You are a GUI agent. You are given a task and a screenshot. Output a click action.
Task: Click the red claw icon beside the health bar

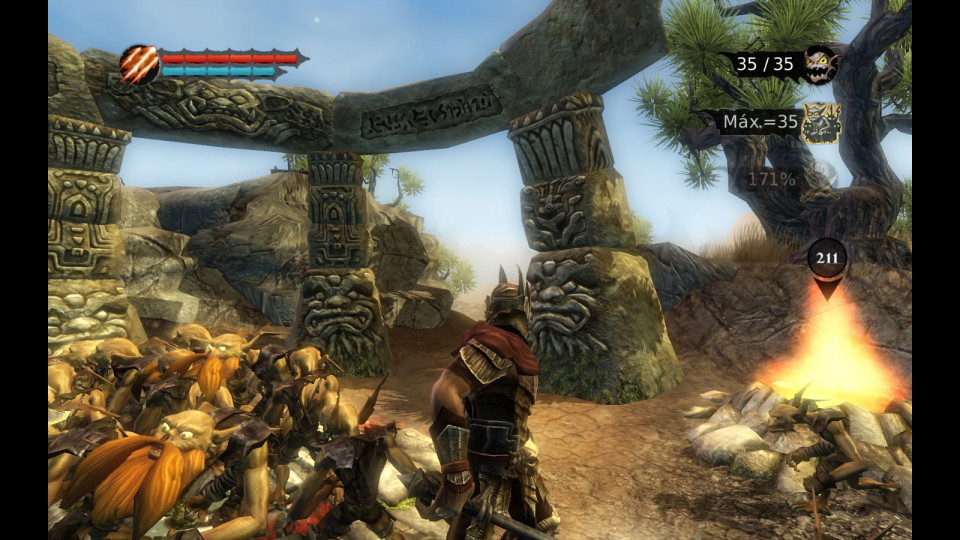click(x=138, y=64)
